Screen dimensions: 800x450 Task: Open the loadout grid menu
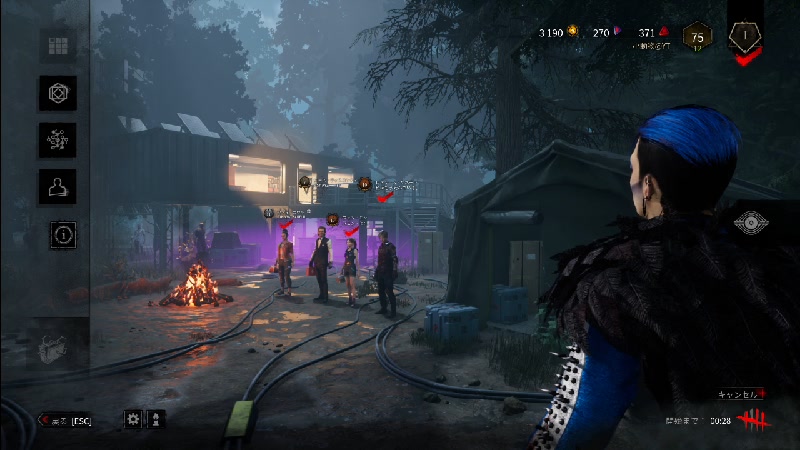57,46
